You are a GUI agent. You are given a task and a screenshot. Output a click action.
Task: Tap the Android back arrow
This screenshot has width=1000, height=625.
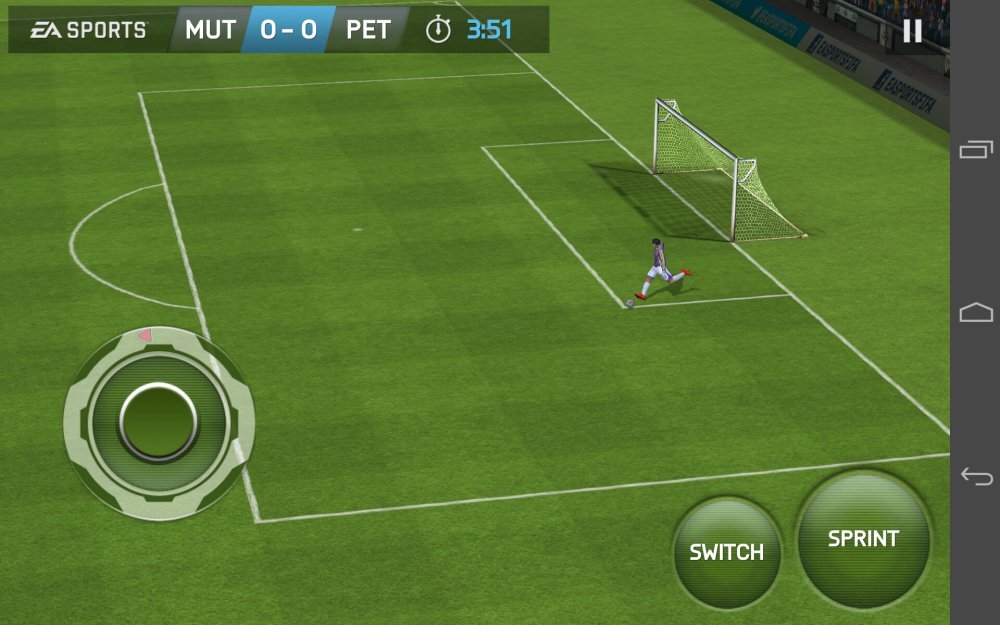976,476
